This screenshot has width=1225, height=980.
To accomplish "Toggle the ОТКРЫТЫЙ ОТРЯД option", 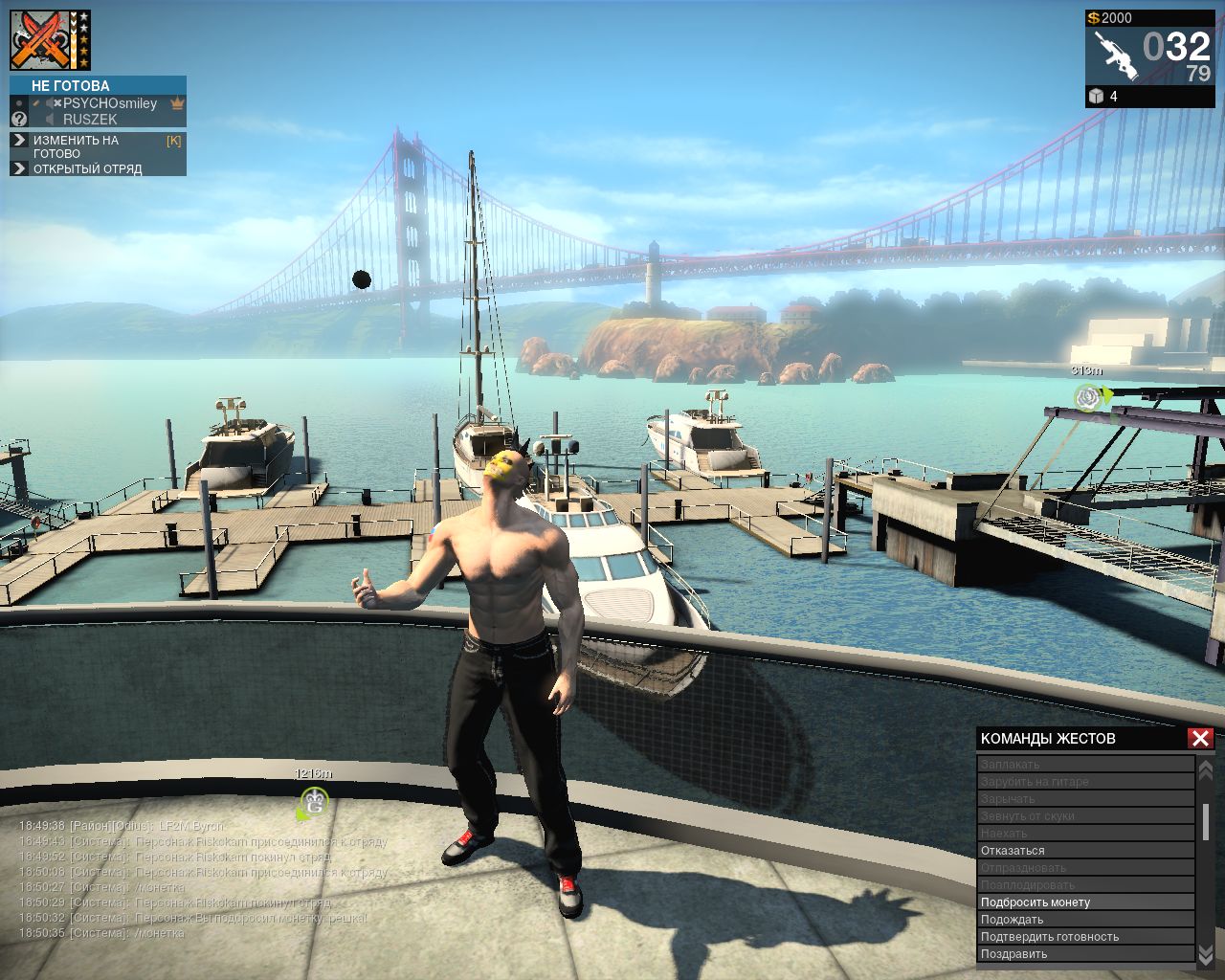I will point(87,169).
